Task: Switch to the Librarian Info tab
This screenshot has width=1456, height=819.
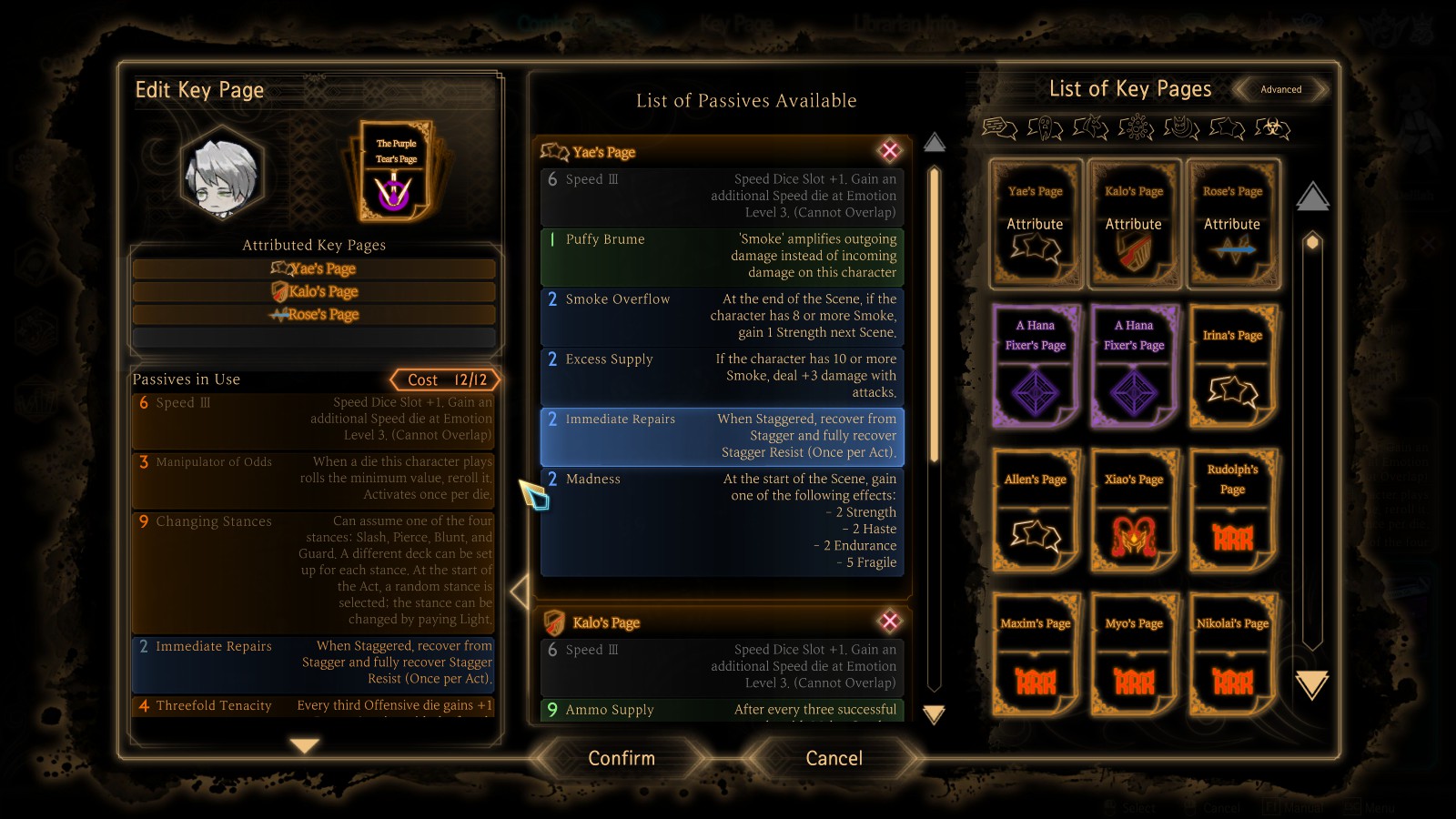Action: tap(904, 23)
